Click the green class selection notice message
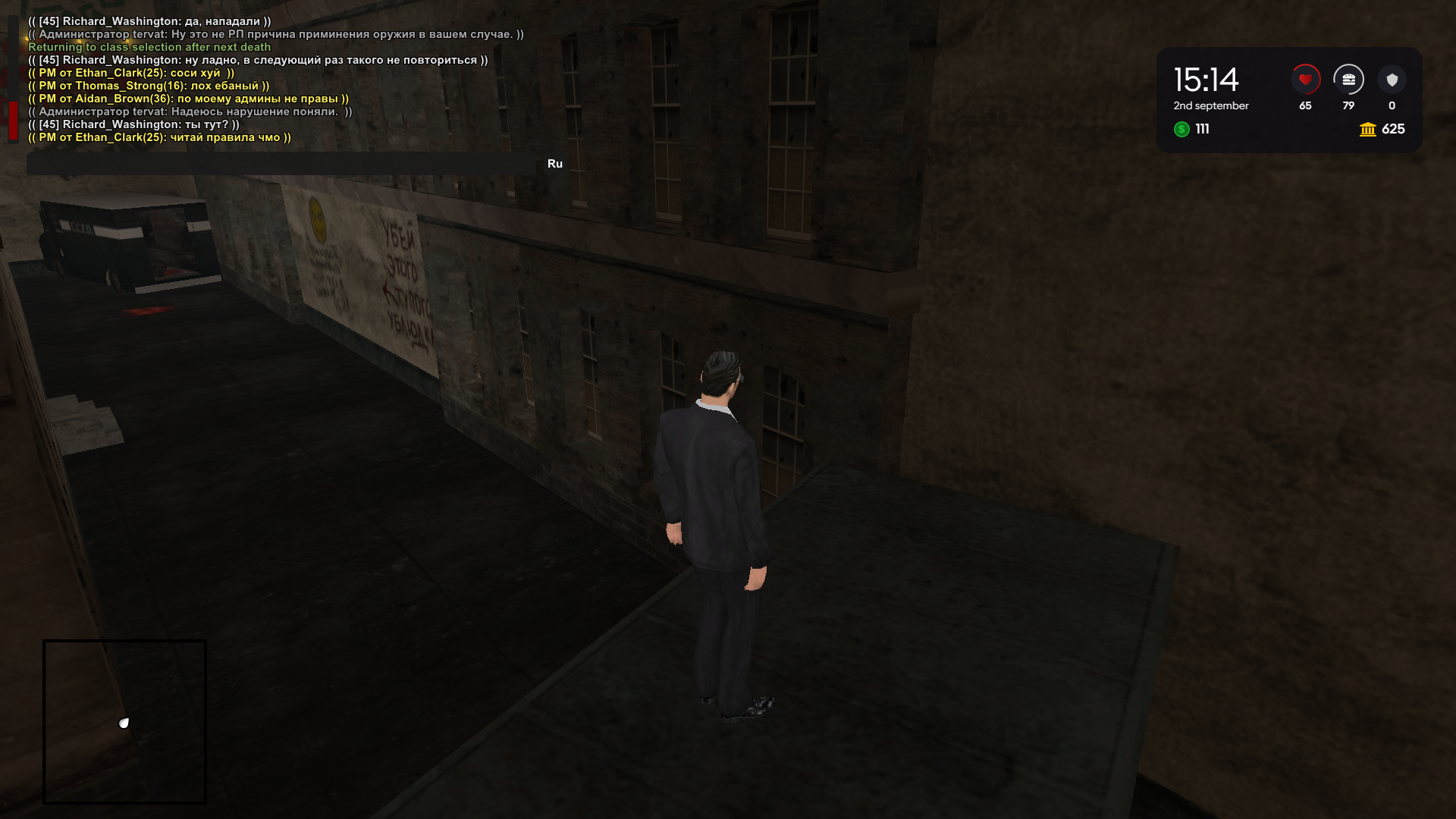1456x819 pixels. click(x=149, y=47)
